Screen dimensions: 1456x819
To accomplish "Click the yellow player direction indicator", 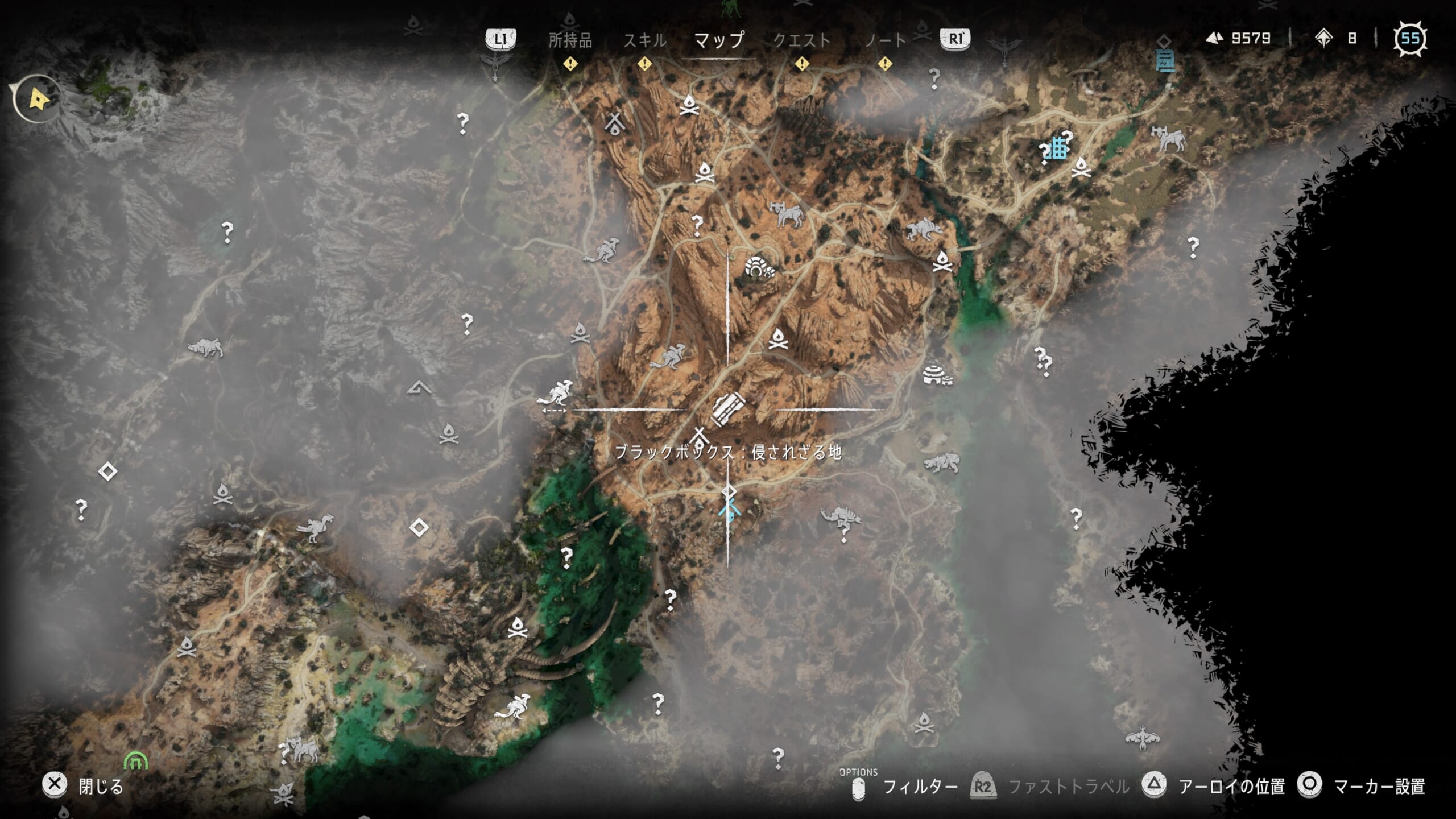I will pos(39,99).
